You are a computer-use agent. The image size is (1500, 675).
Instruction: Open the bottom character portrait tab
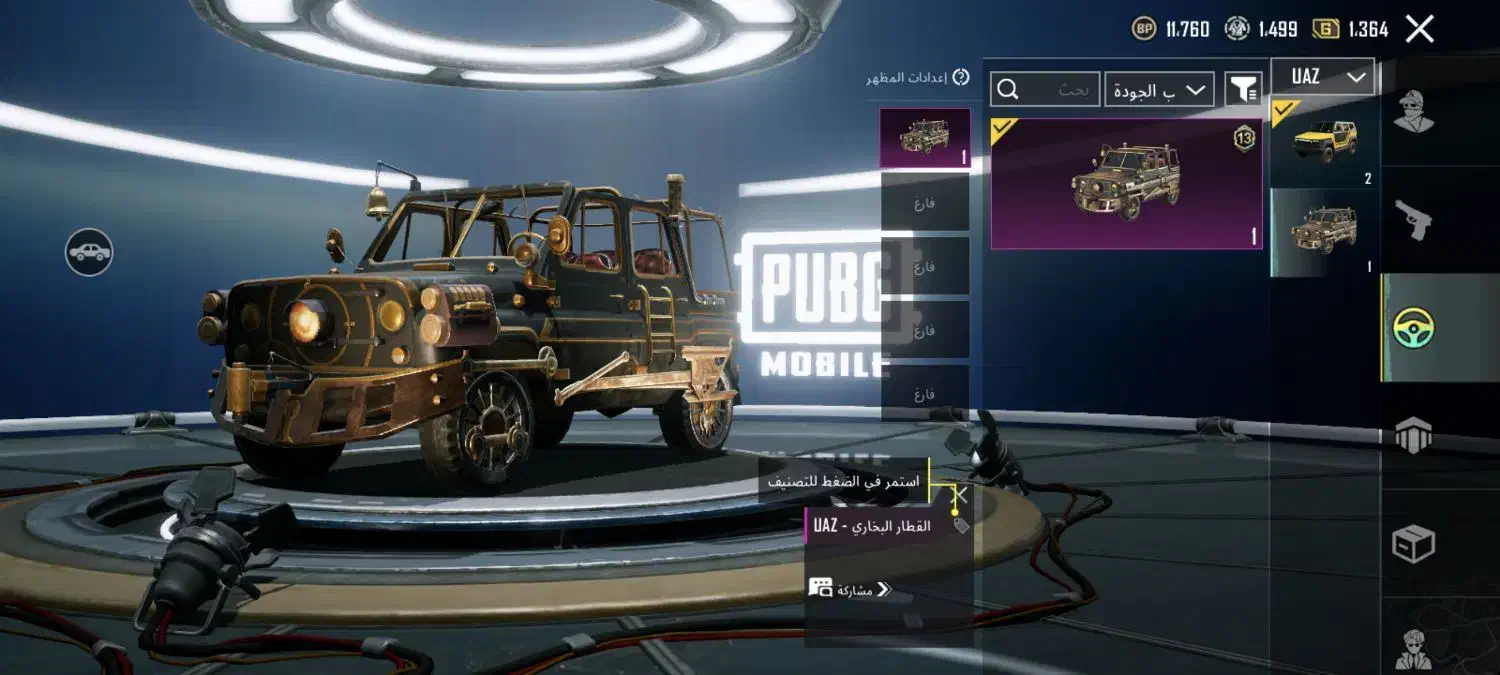(1413, 645)
